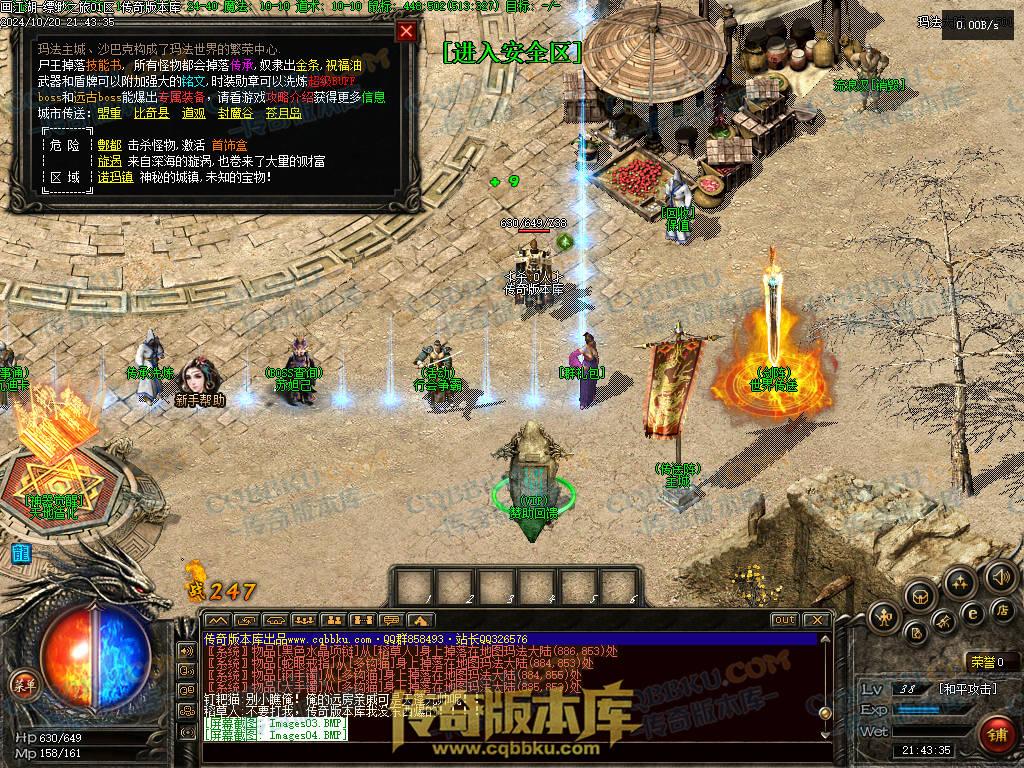Go to the 旋涡 danger zone

(109, 161)
